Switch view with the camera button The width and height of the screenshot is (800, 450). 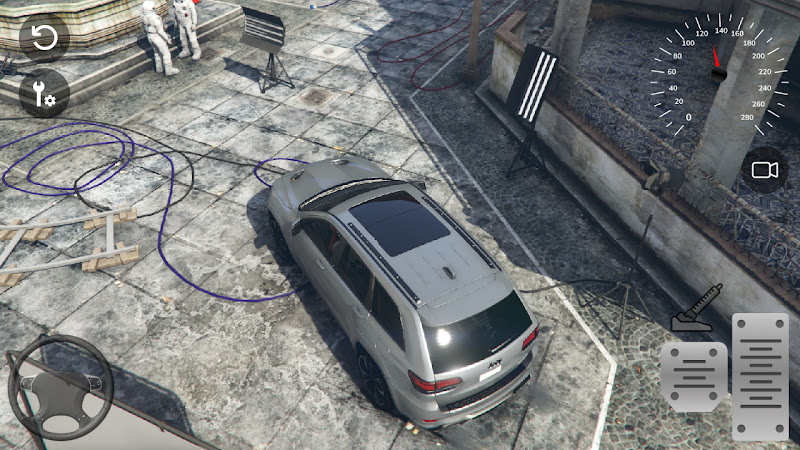[x=765, y=171]
